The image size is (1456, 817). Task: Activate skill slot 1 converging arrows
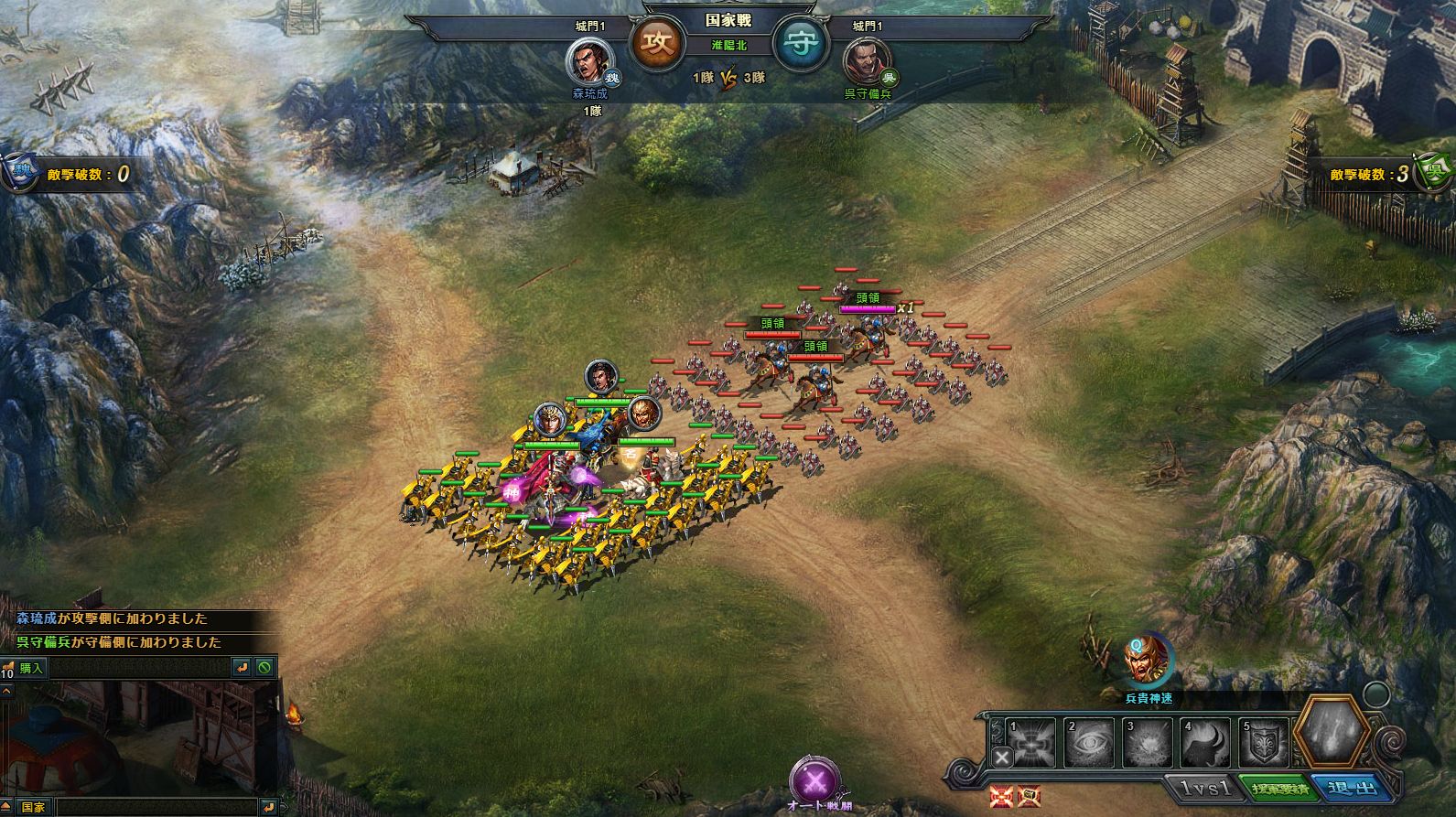[x=1030, y=740]
